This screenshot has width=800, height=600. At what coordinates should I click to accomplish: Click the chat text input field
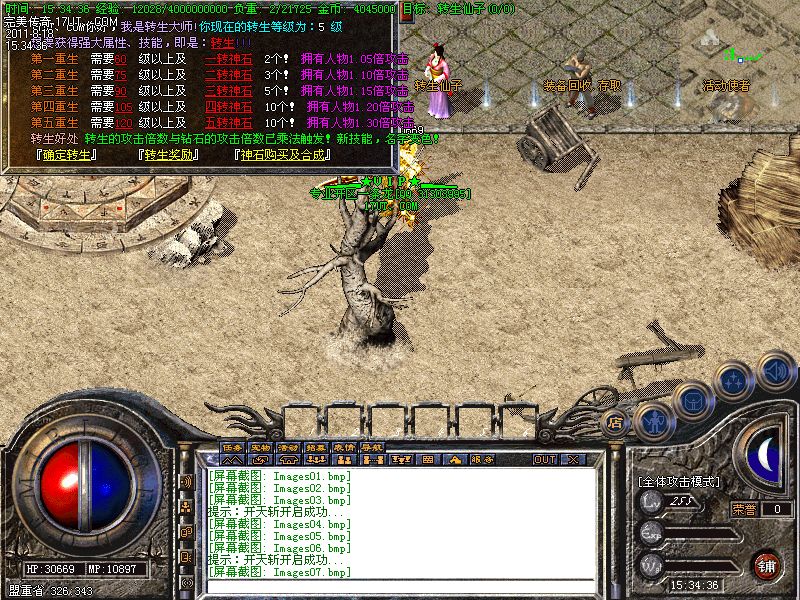coord(400,586)
